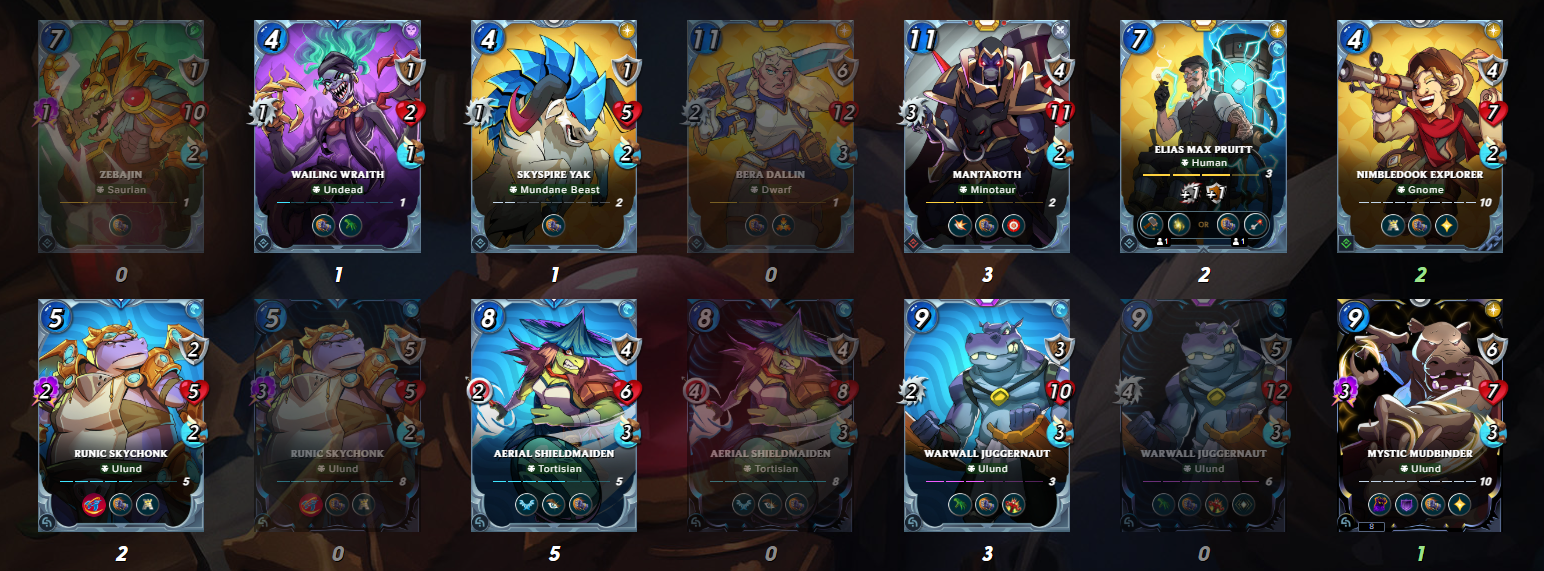Choose the Mantaroth Minotaur card
The image size is (1544, 571).
pyautogui.click(x=988, y=136)
